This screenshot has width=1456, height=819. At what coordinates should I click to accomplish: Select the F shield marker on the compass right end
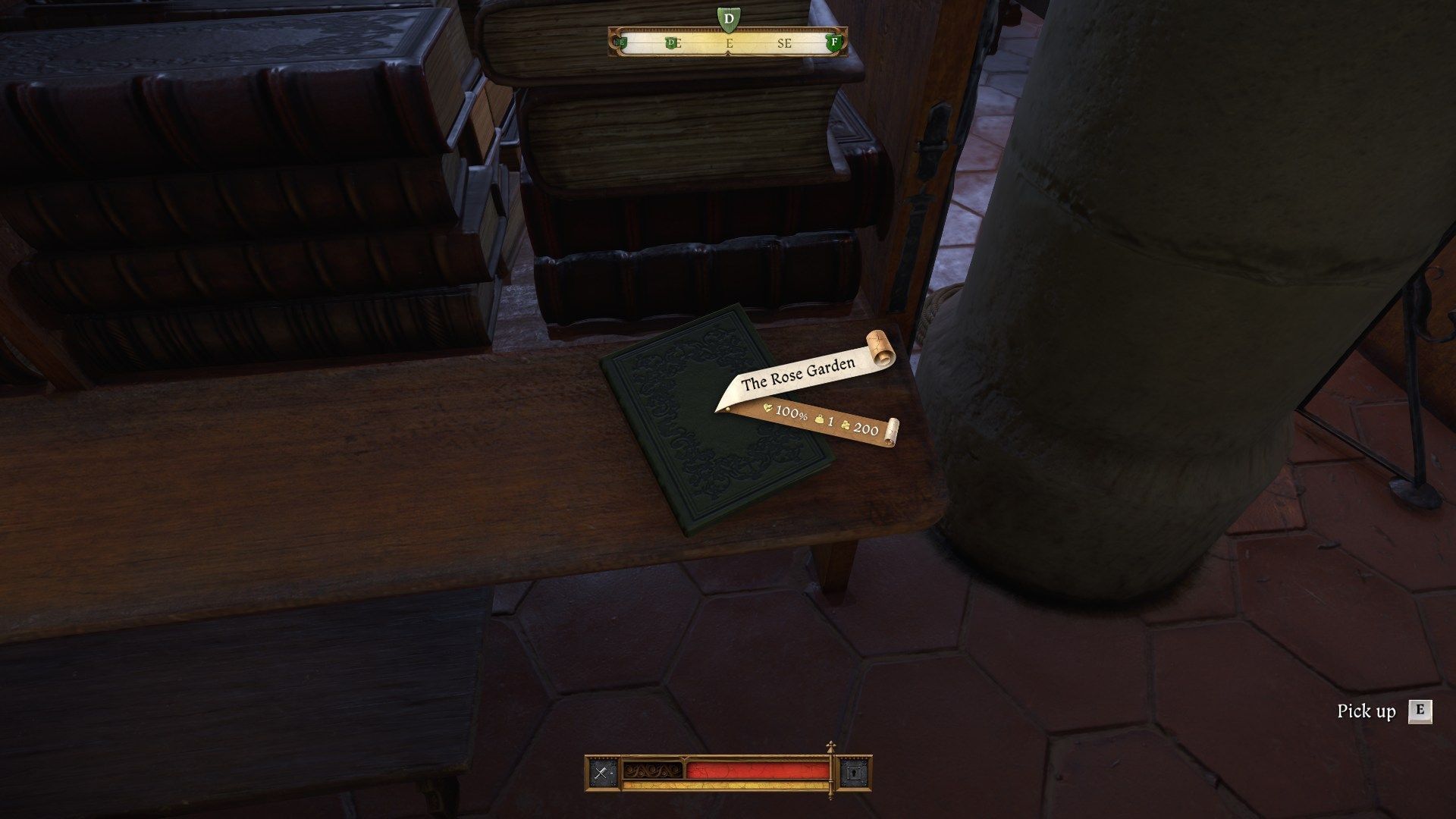tap(833, 42)
